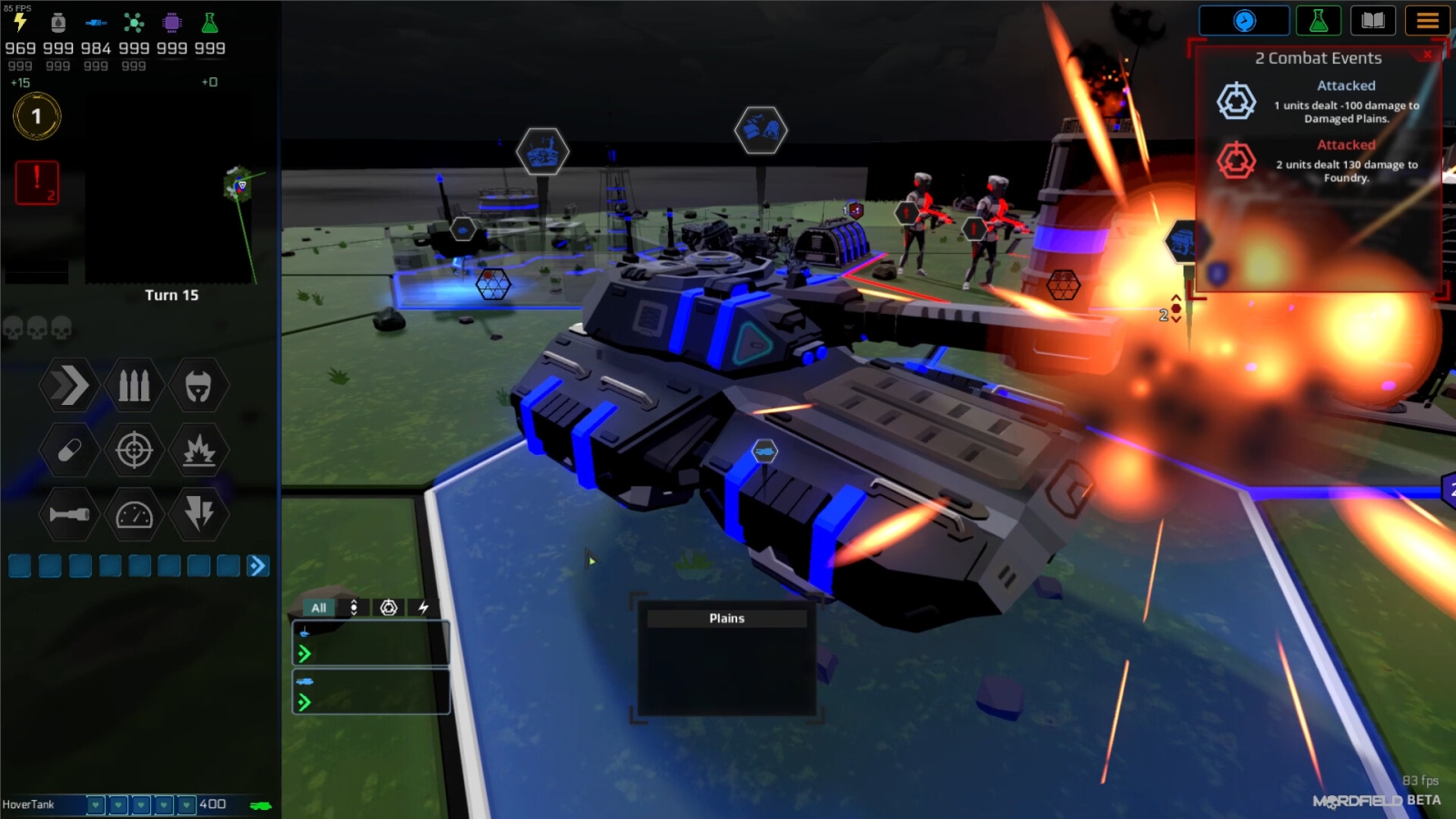1456x819 pixels.
Task: Select the armor helmet upgrade icon
Action: 197,386
